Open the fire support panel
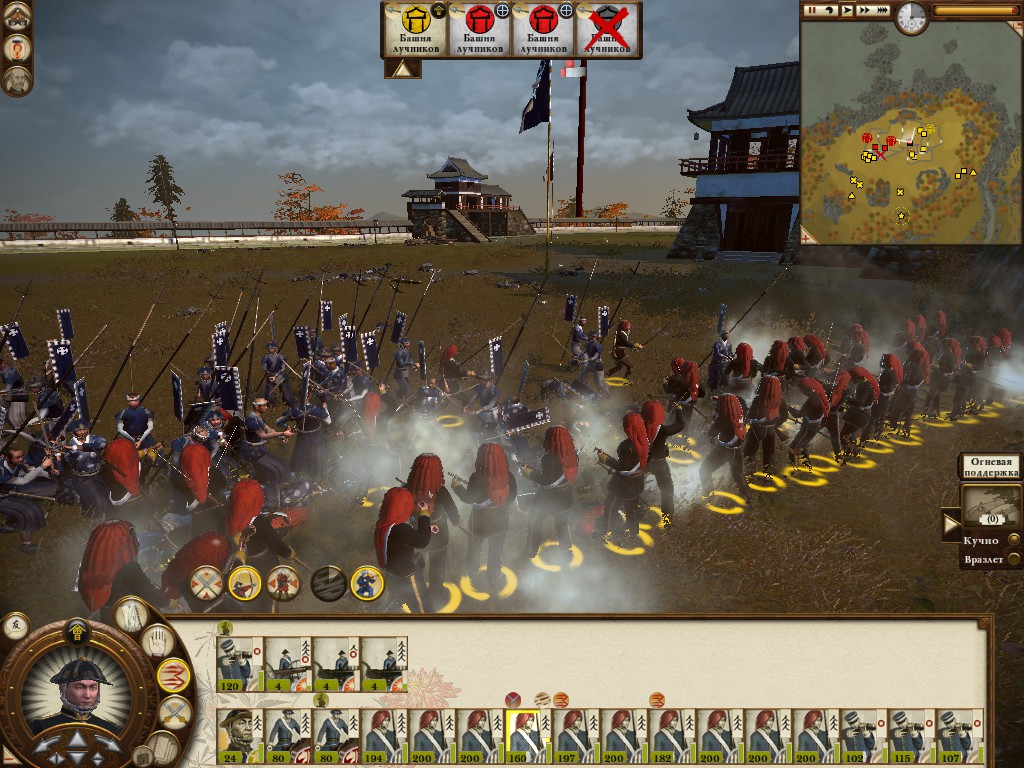This screenshot has height=768, width=1024. click(990, 505)
